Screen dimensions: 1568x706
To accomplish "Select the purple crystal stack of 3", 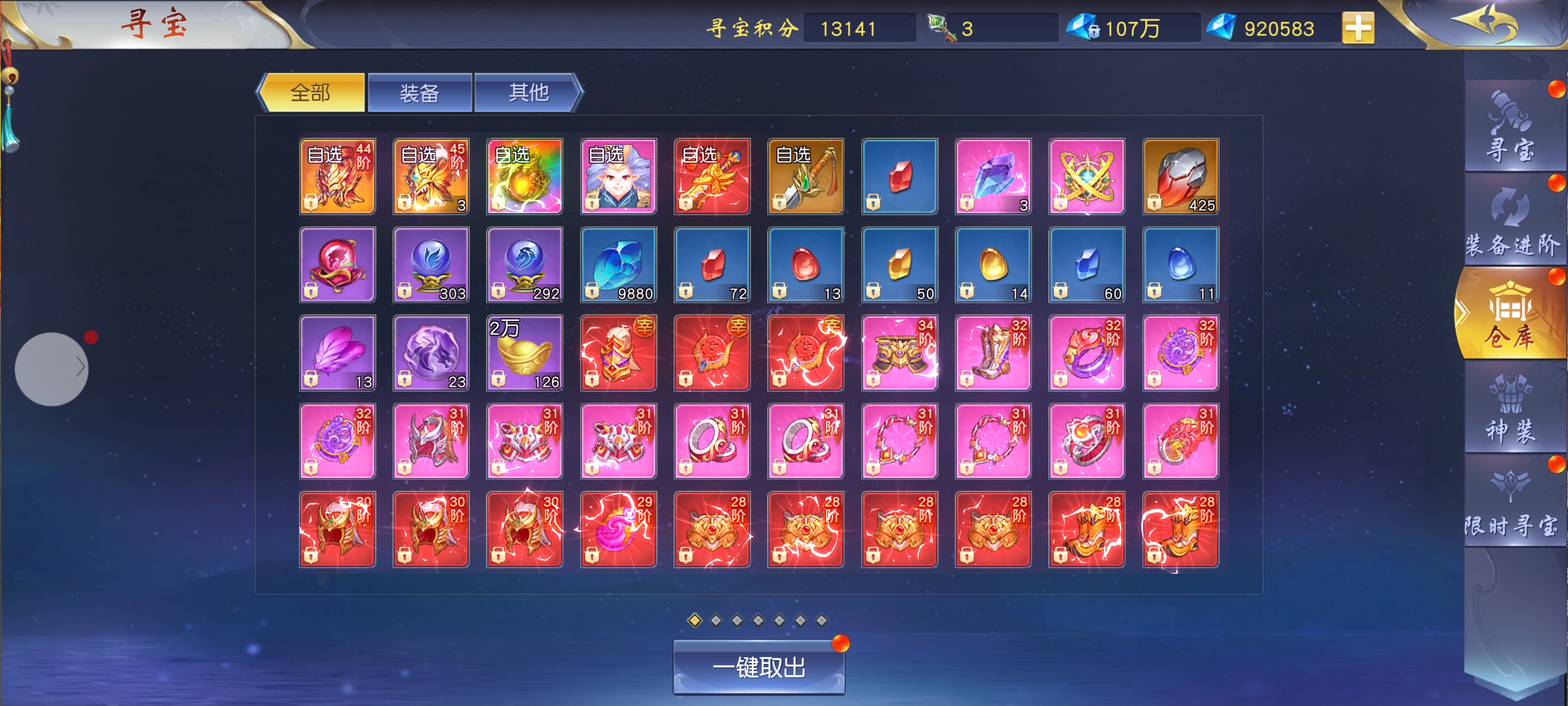I will coord(993,176).
